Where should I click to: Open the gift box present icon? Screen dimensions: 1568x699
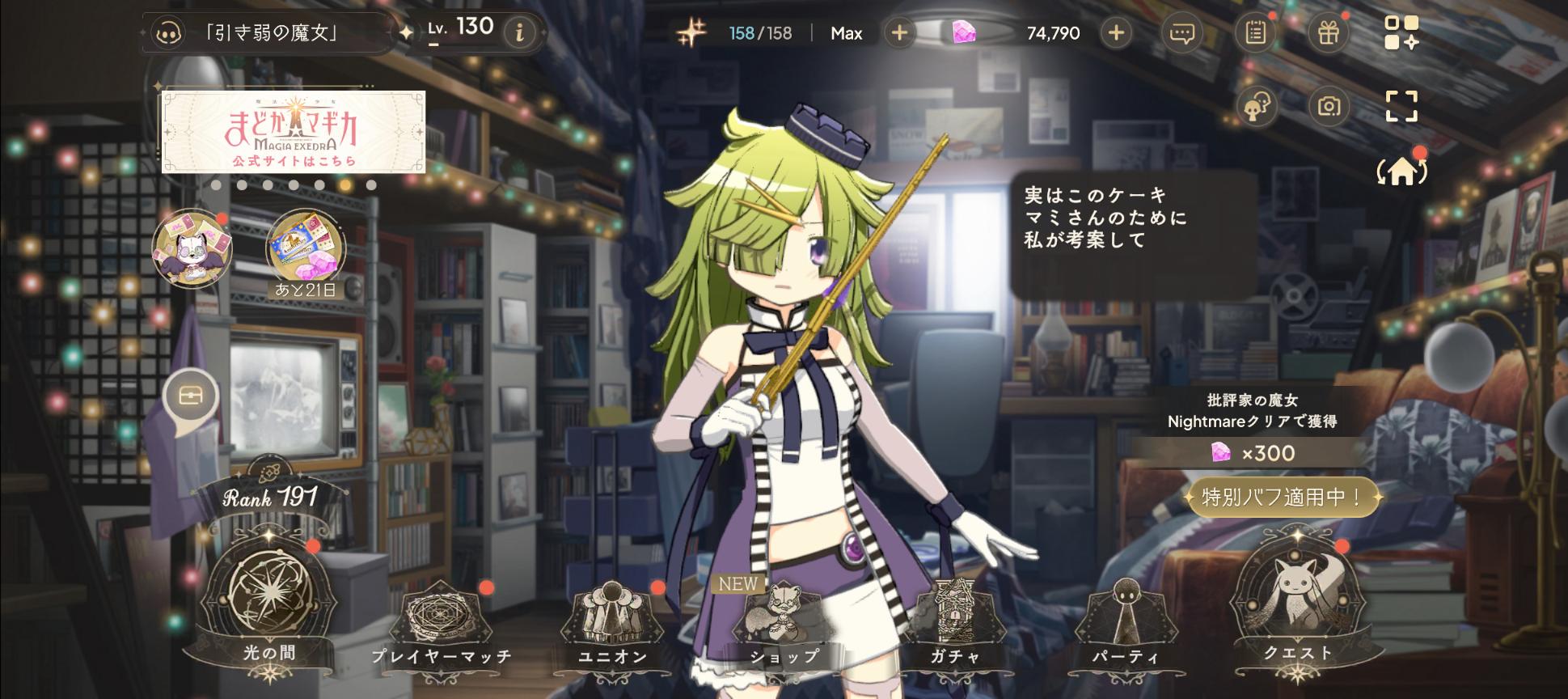click(x=1329, y=33)
